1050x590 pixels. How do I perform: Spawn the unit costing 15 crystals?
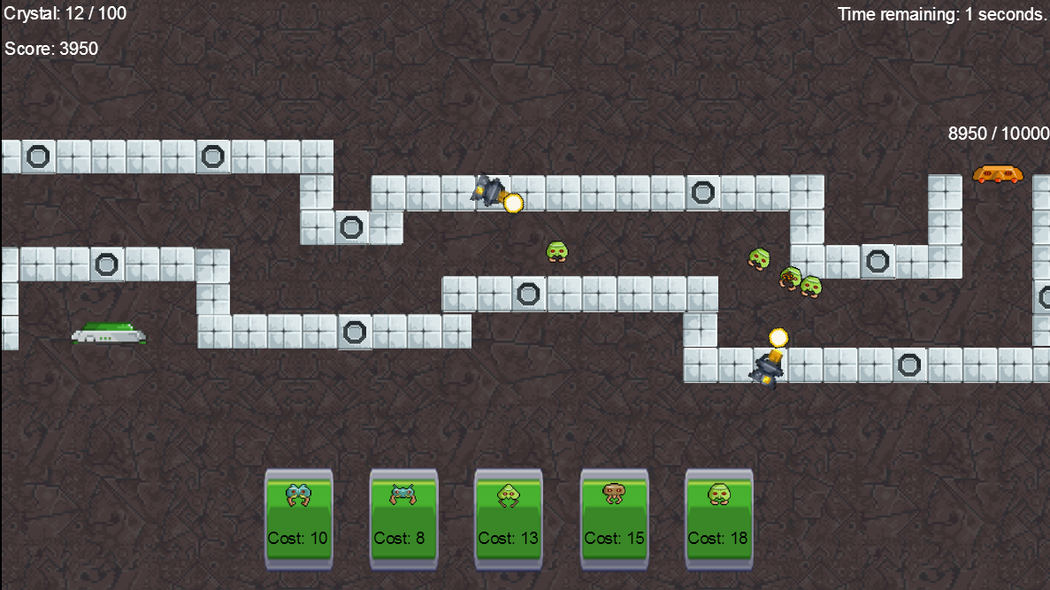pos(614,518)
